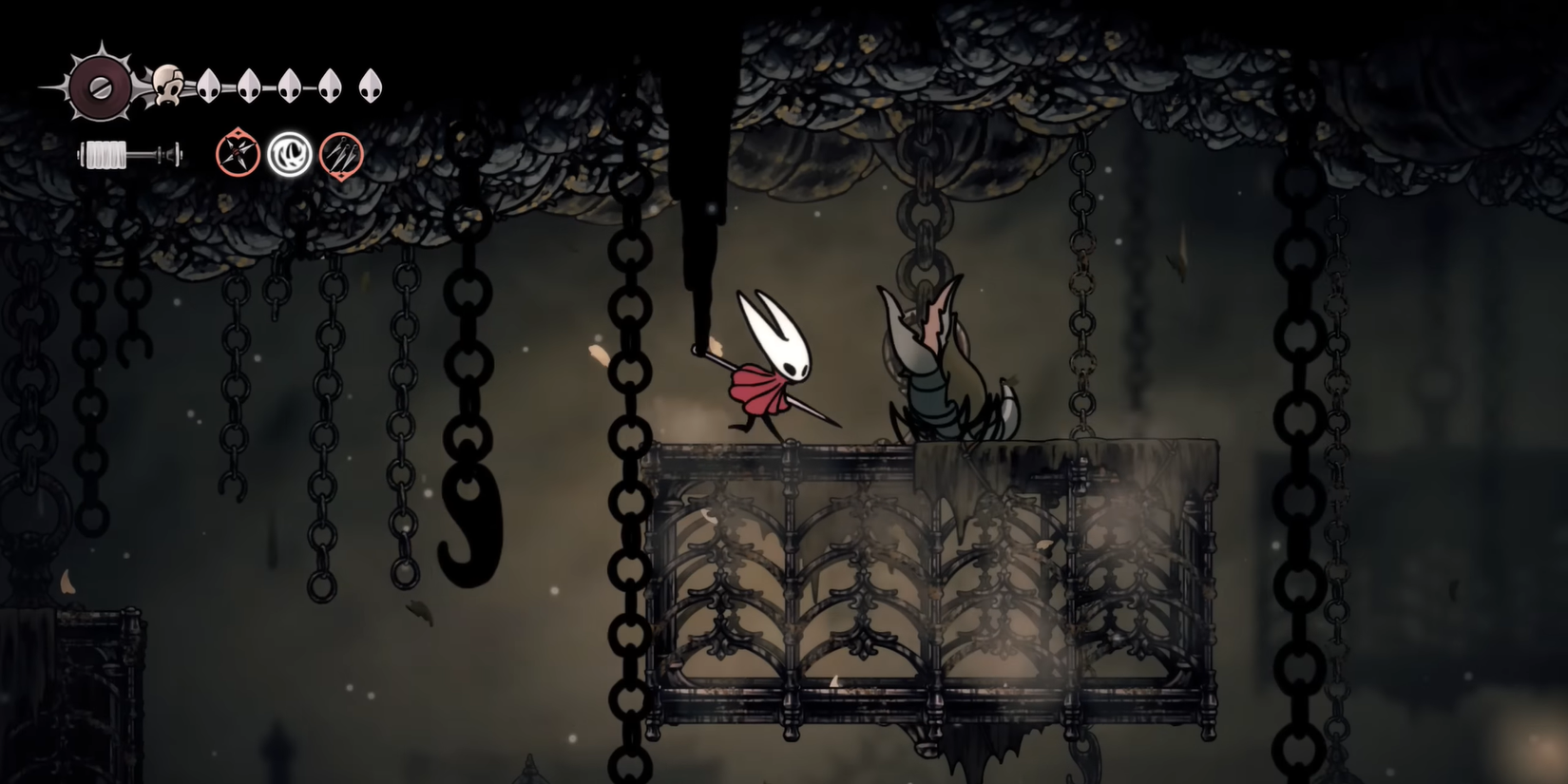Click the middle health mask icon

(290, 86)
